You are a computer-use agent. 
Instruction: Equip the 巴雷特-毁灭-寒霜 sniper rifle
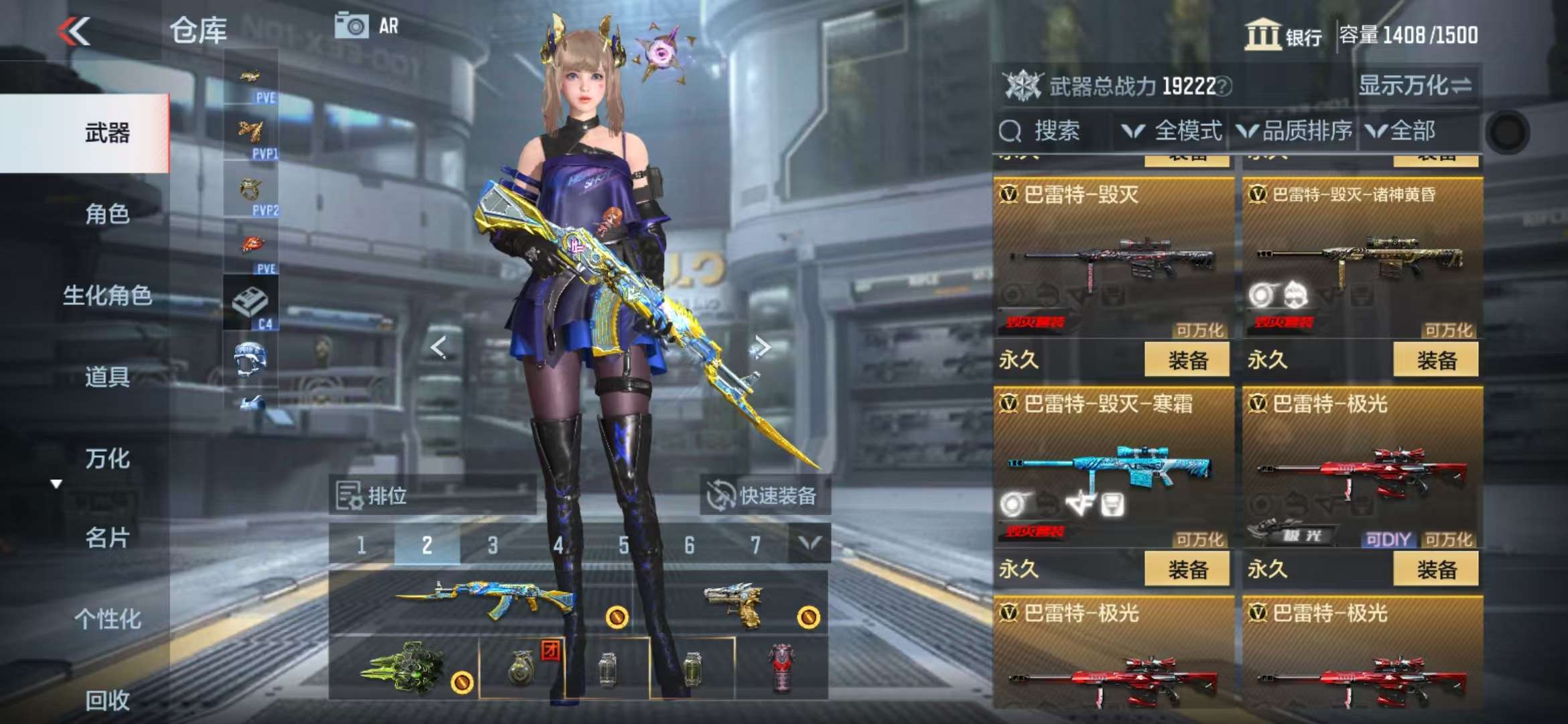coord(1187,569)
